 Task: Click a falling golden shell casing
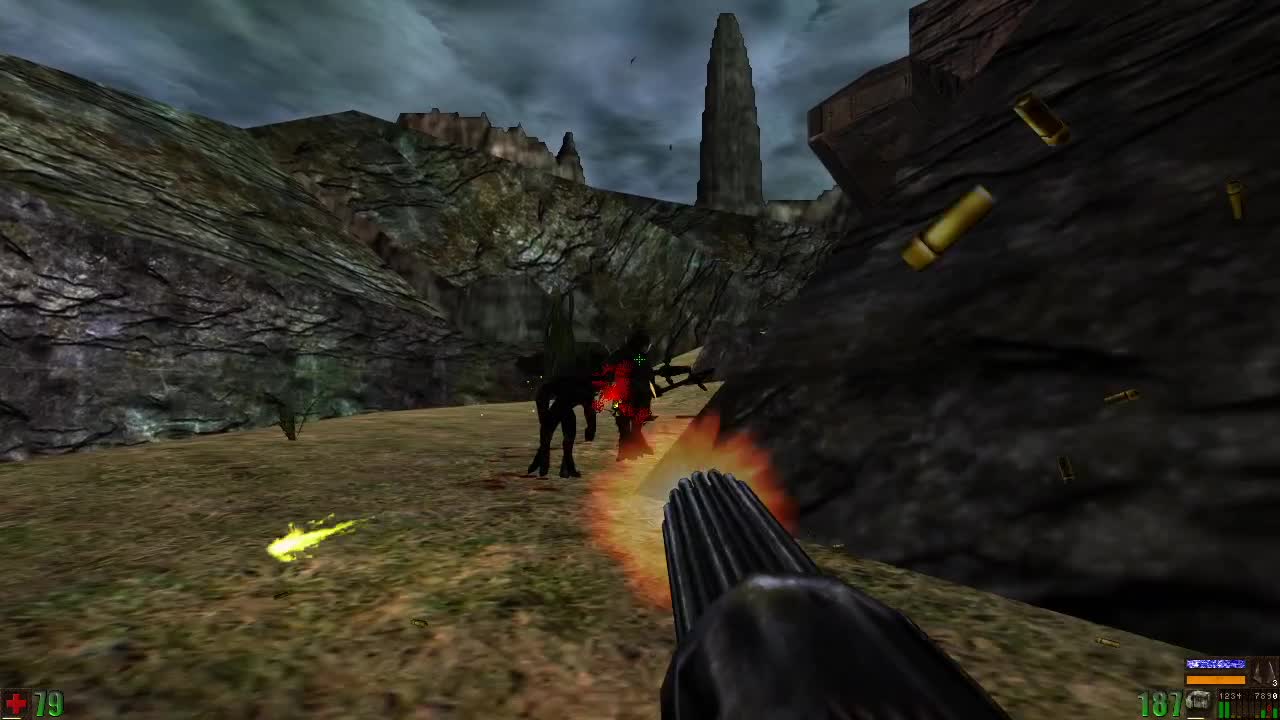coord(950,225)
